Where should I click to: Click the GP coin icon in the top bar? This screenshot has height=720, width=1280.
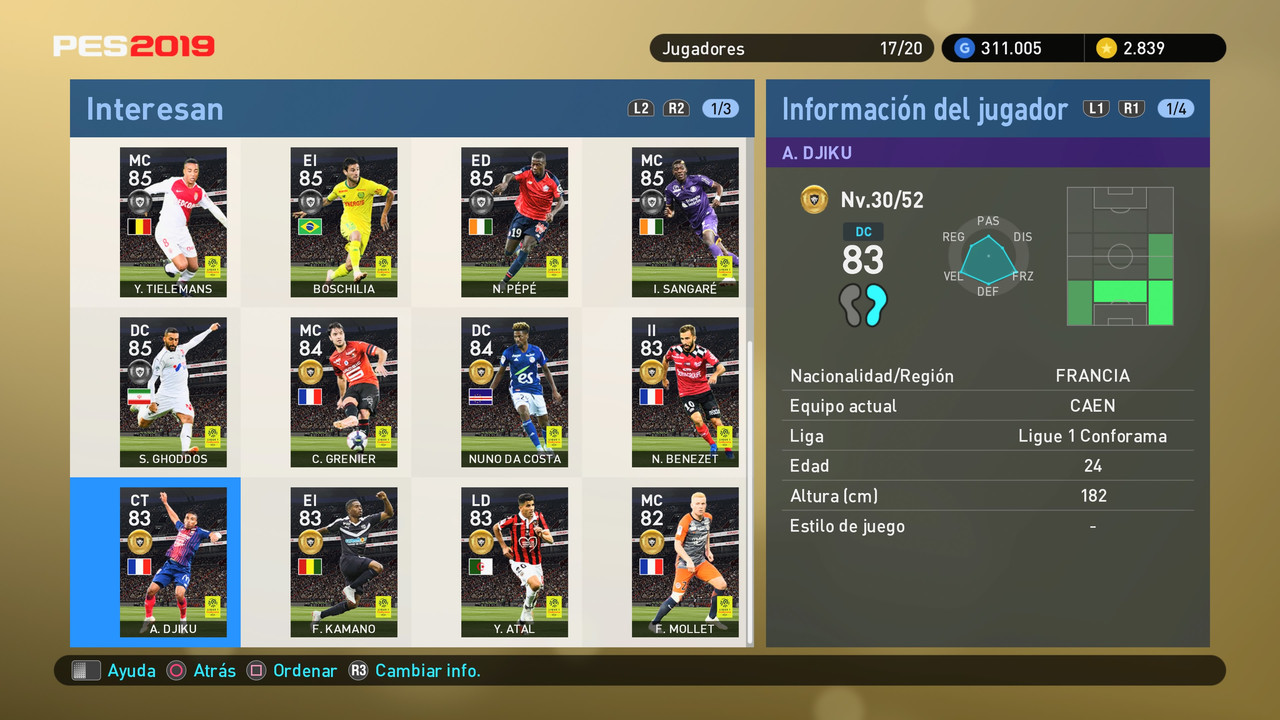point(963,47)
